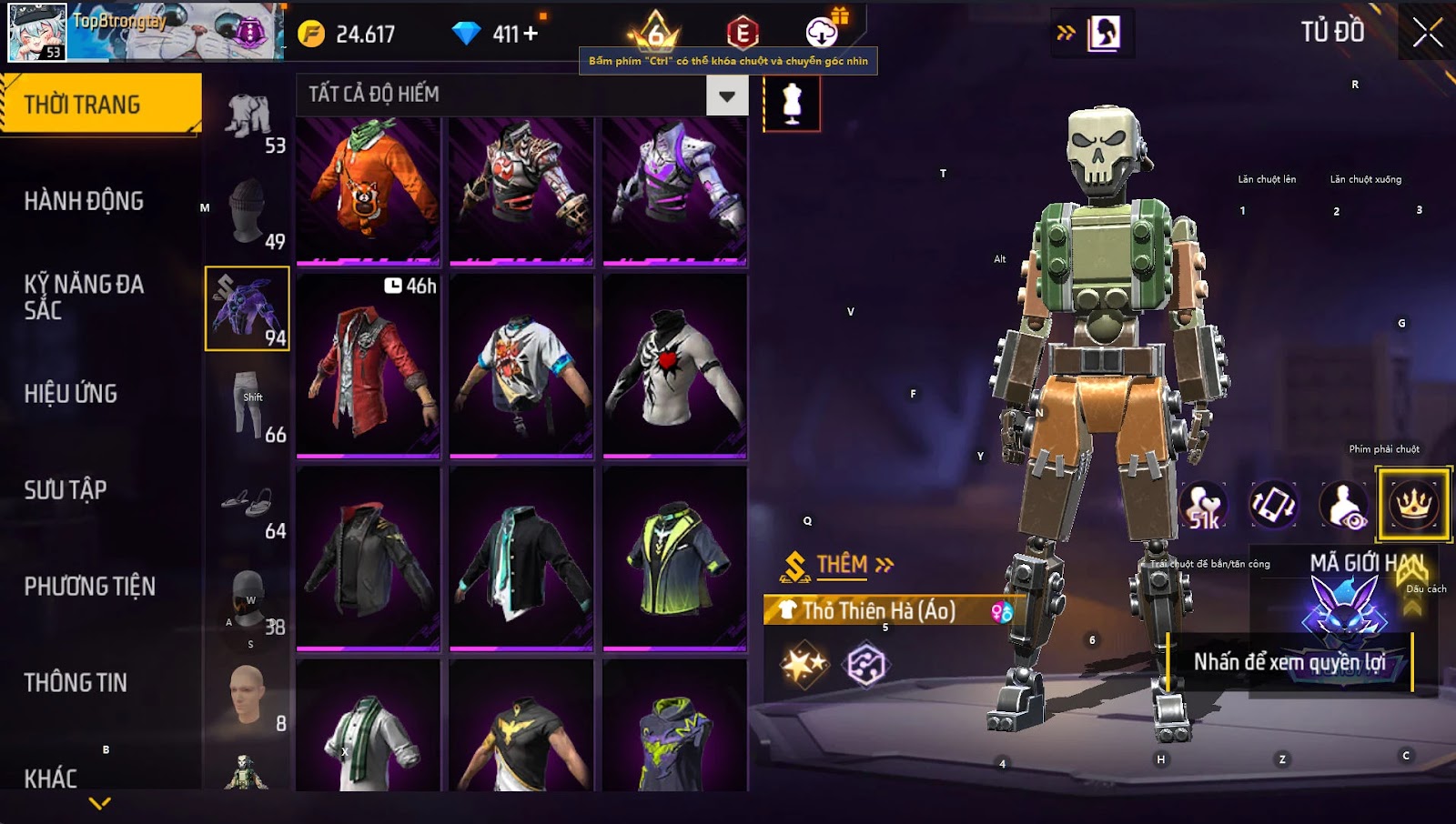Add more diamonds with plus button

tap(531, 34)
